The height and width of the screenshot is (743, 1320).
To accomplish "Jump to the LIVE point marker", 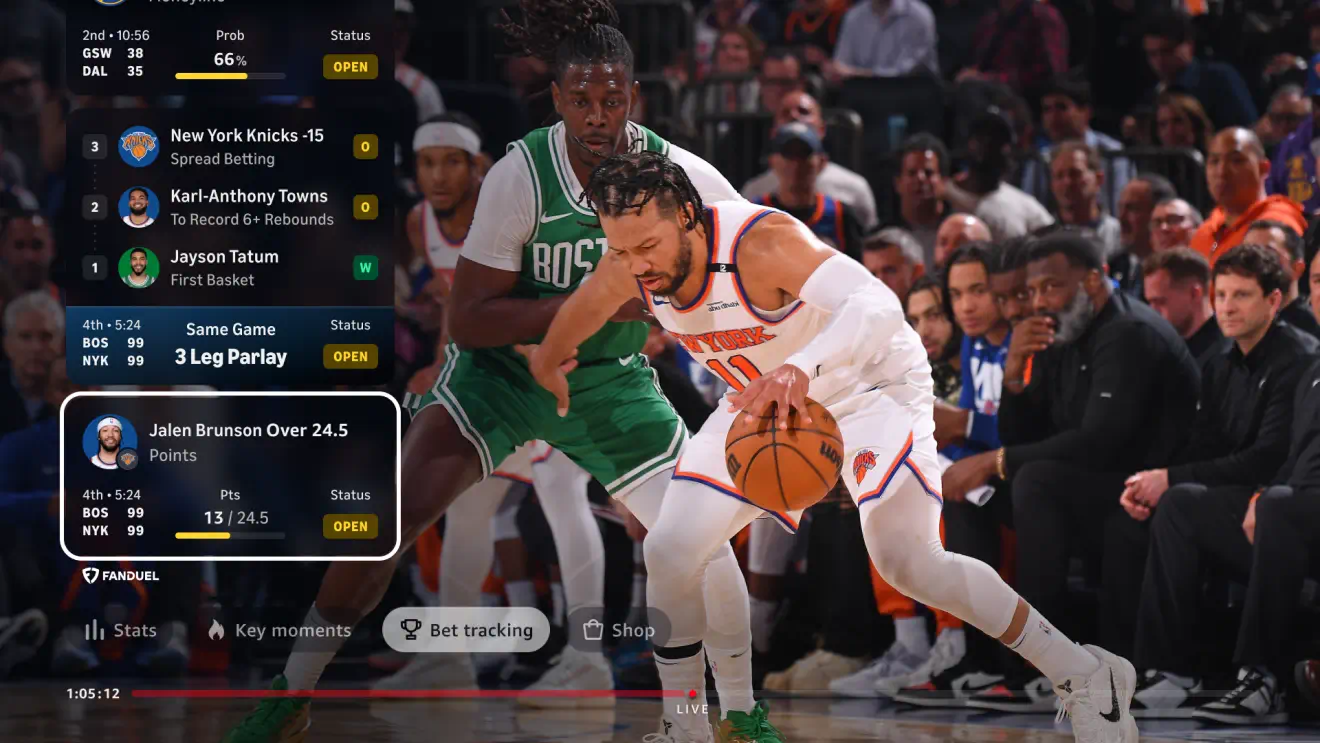I will coord(692,694).
